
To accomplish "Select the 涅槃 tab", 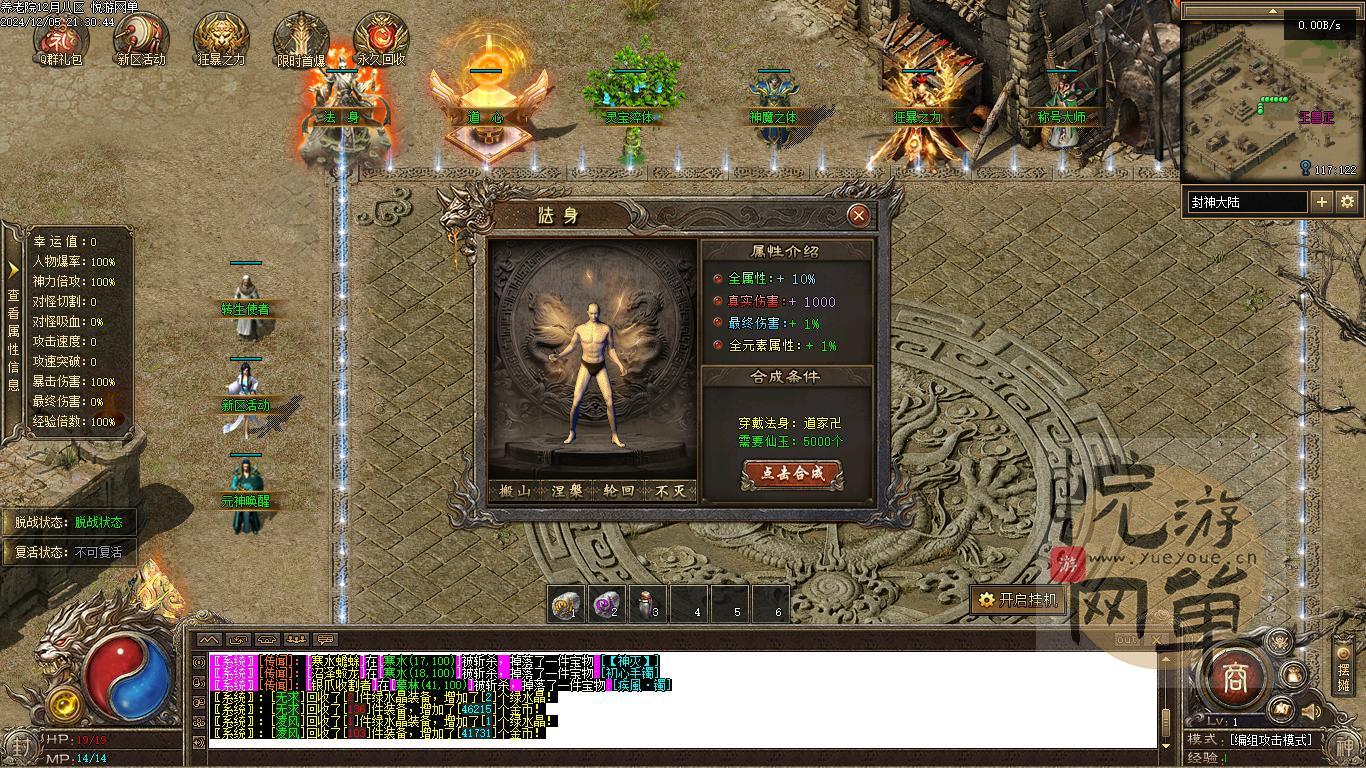I will click(x=567, y=491).
